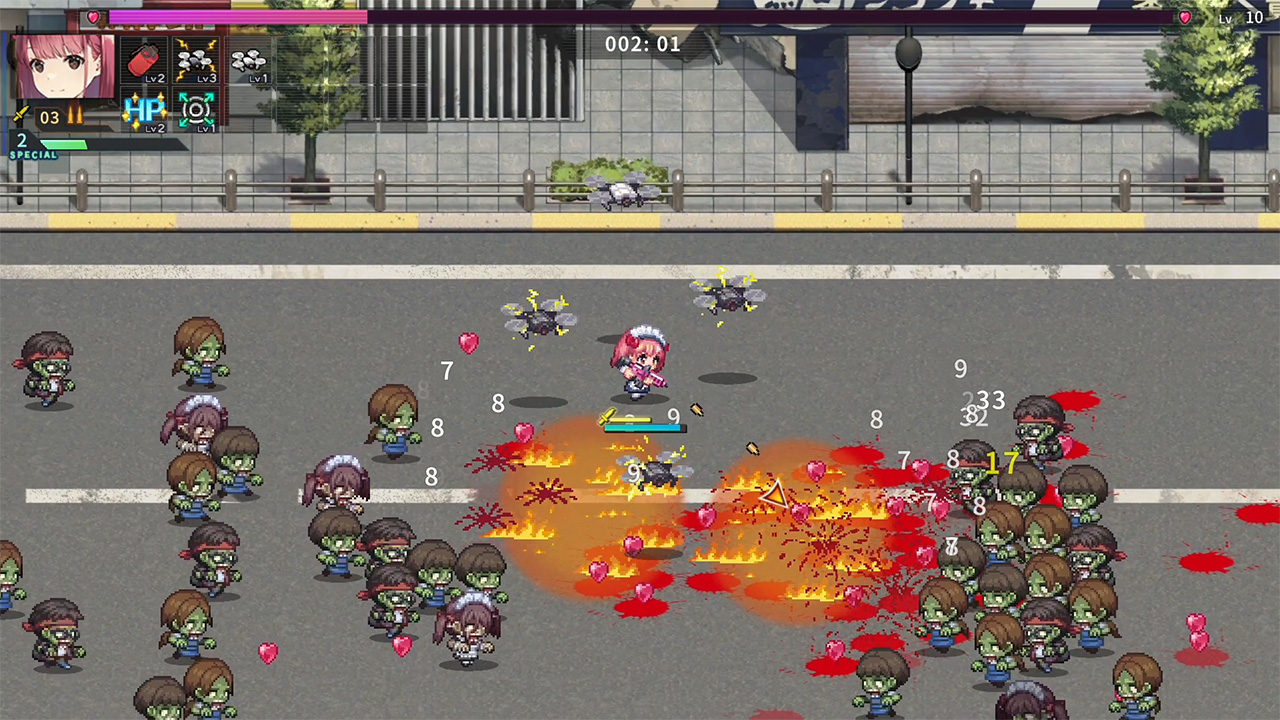
Task: Select the green pickup-range Lv1 icon
Action: (196, 110)
